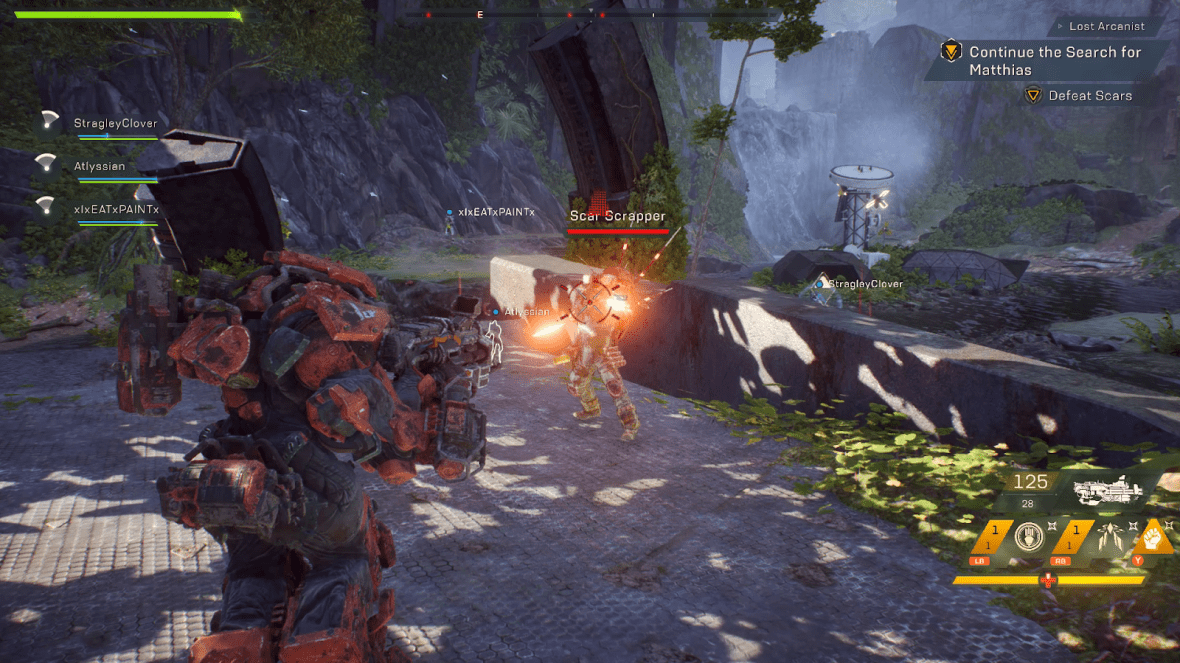
Task: Click the Defeat Scars sub-objective
Action: [1089, 96]
